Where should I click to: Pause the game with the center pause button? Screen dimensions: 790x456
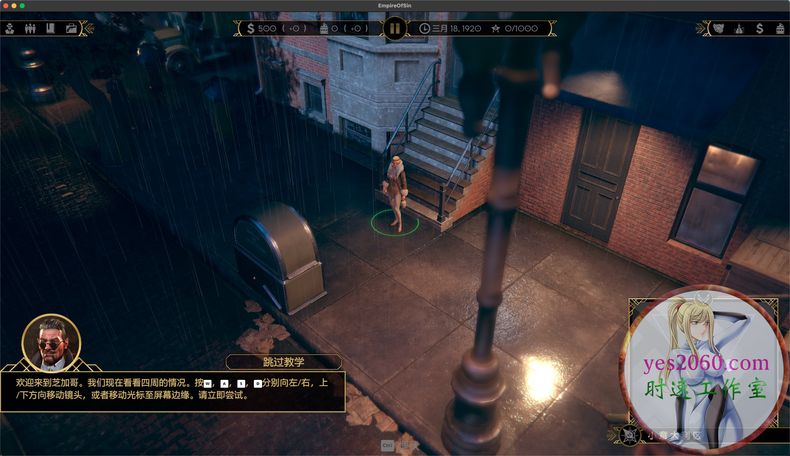395,28
